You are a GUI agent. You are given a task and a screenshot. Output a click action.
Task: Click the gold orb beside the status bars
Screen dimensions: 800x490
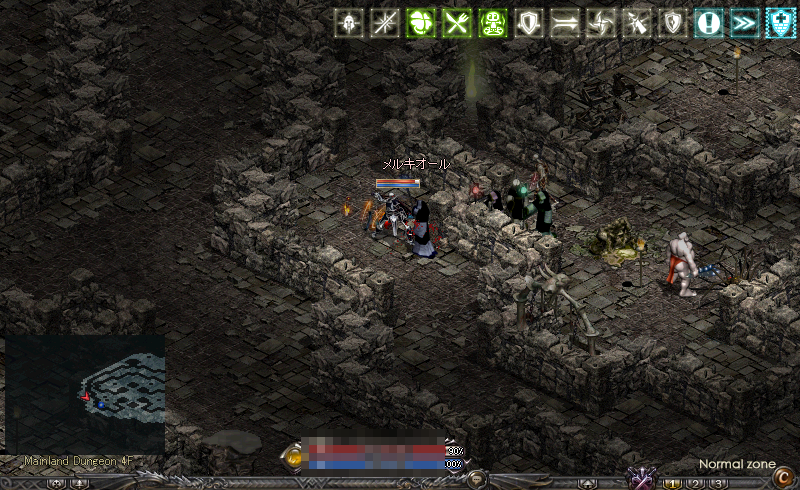point(294,457)
